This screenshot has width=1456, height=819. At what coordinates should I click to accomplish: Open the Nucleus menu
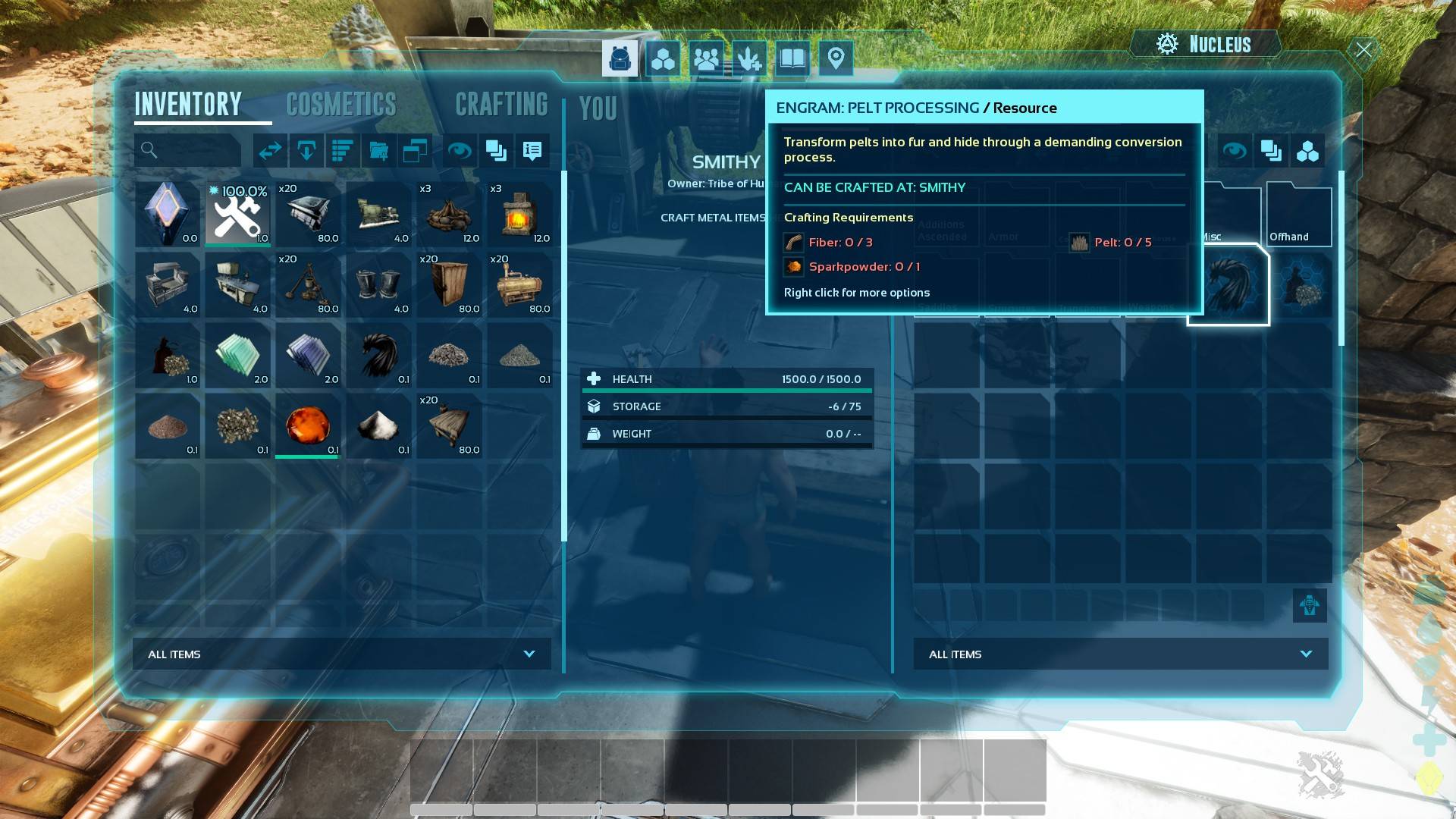pyautogui.click(x=1204, y=44)
